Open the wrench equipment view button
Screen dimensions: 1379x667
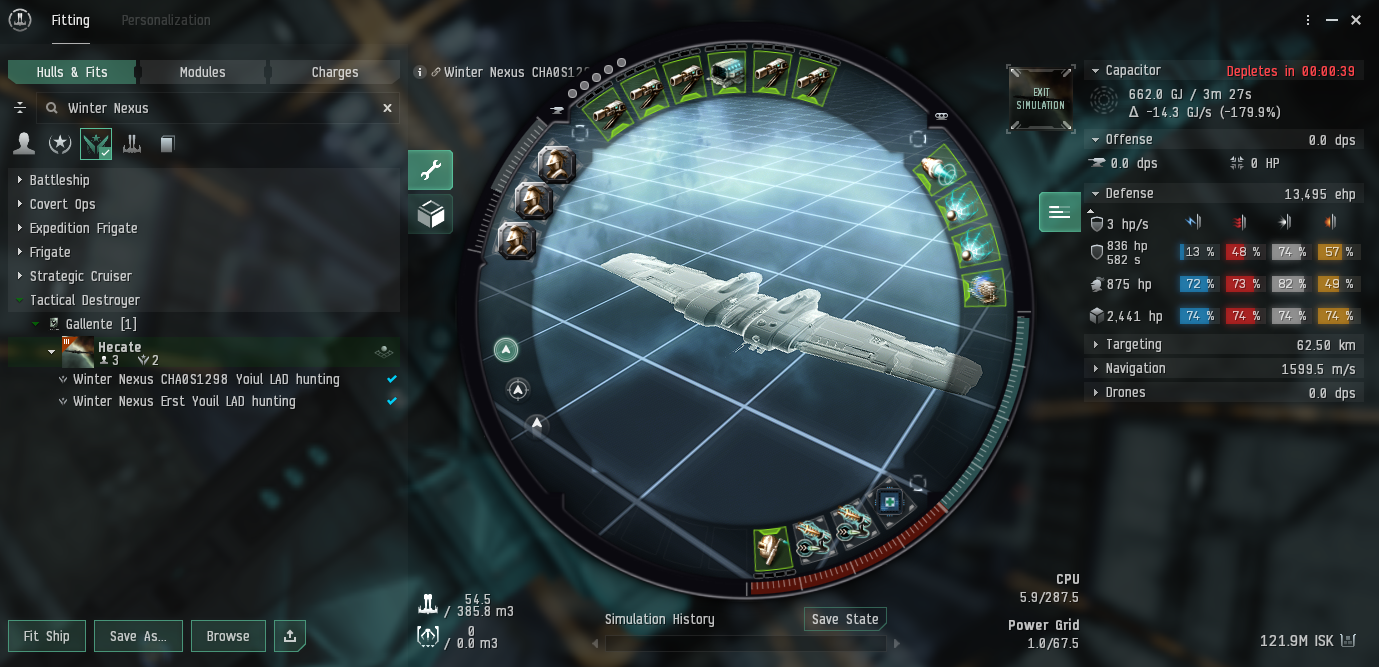[x=431, y=170]
